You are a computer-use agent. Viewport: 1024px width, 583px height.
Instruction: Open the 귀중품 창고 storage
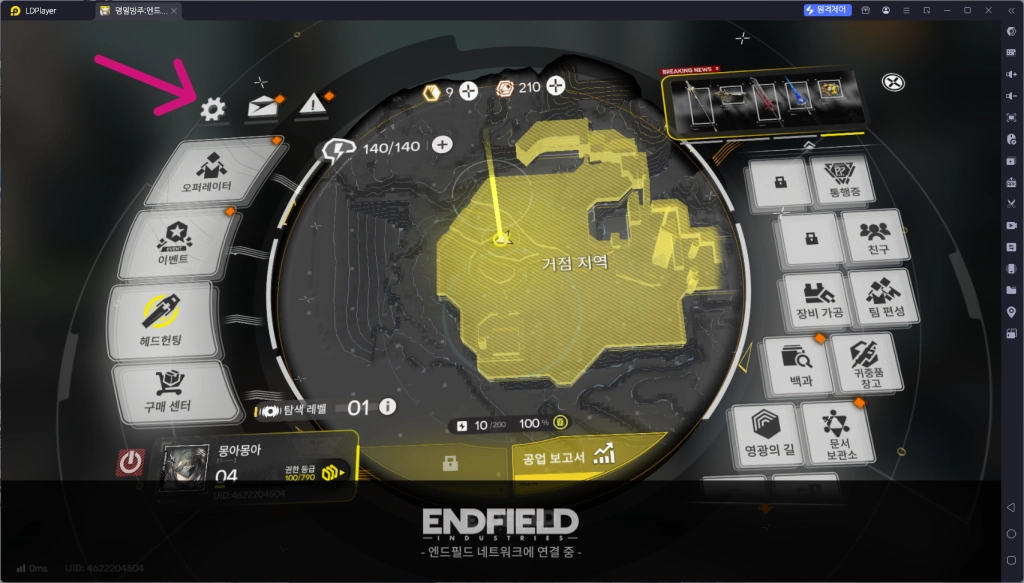click(864, 362)
